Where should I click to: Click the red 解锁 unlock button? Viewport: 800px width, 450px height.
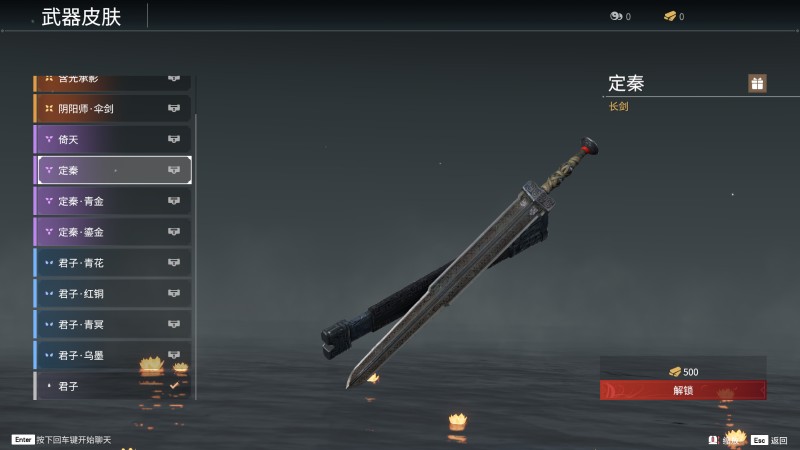point(683,390)
